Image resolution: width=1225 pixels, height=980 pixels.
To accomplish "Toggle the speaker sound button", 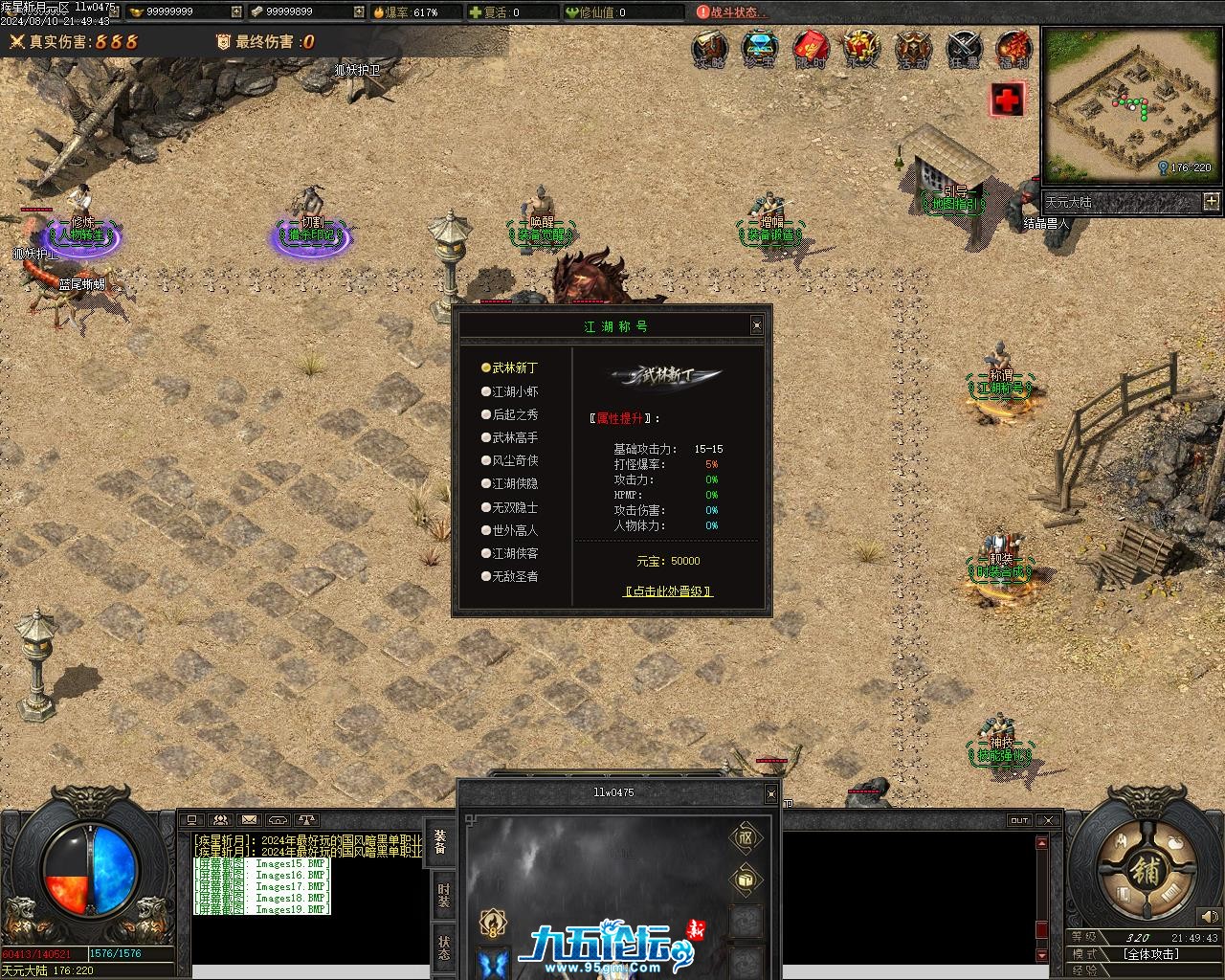I will (1209, 917).
